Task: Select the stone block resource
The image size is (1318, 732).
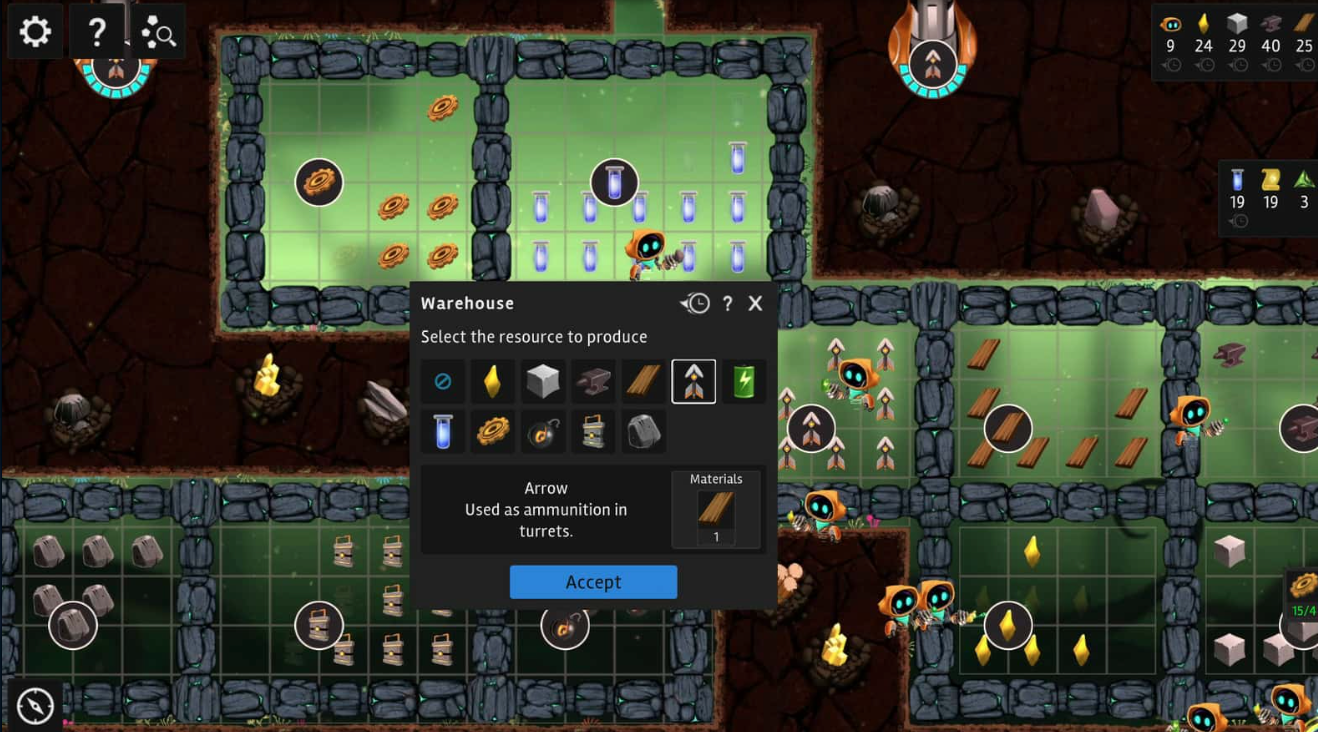Action: pos(543,381)
